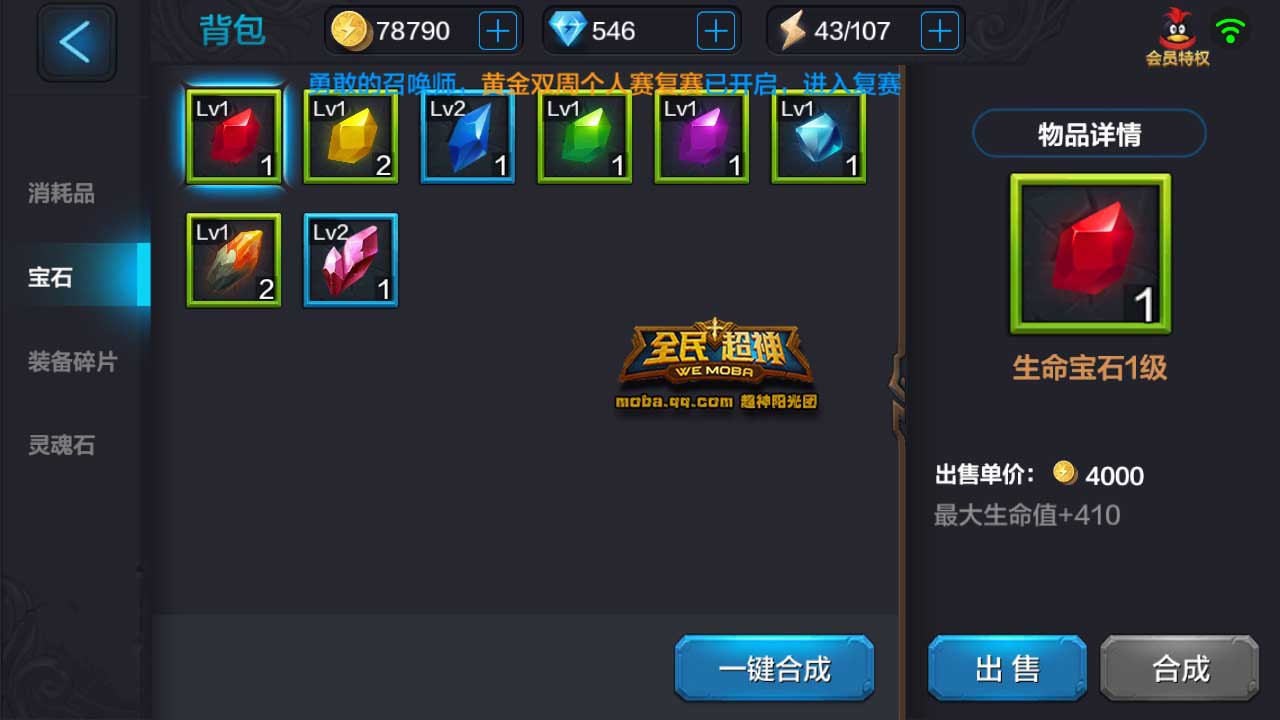The width and height of the screenshot is (1280, 720).
Task: Select the green Lv1 gem
Action: pos(583,140)
